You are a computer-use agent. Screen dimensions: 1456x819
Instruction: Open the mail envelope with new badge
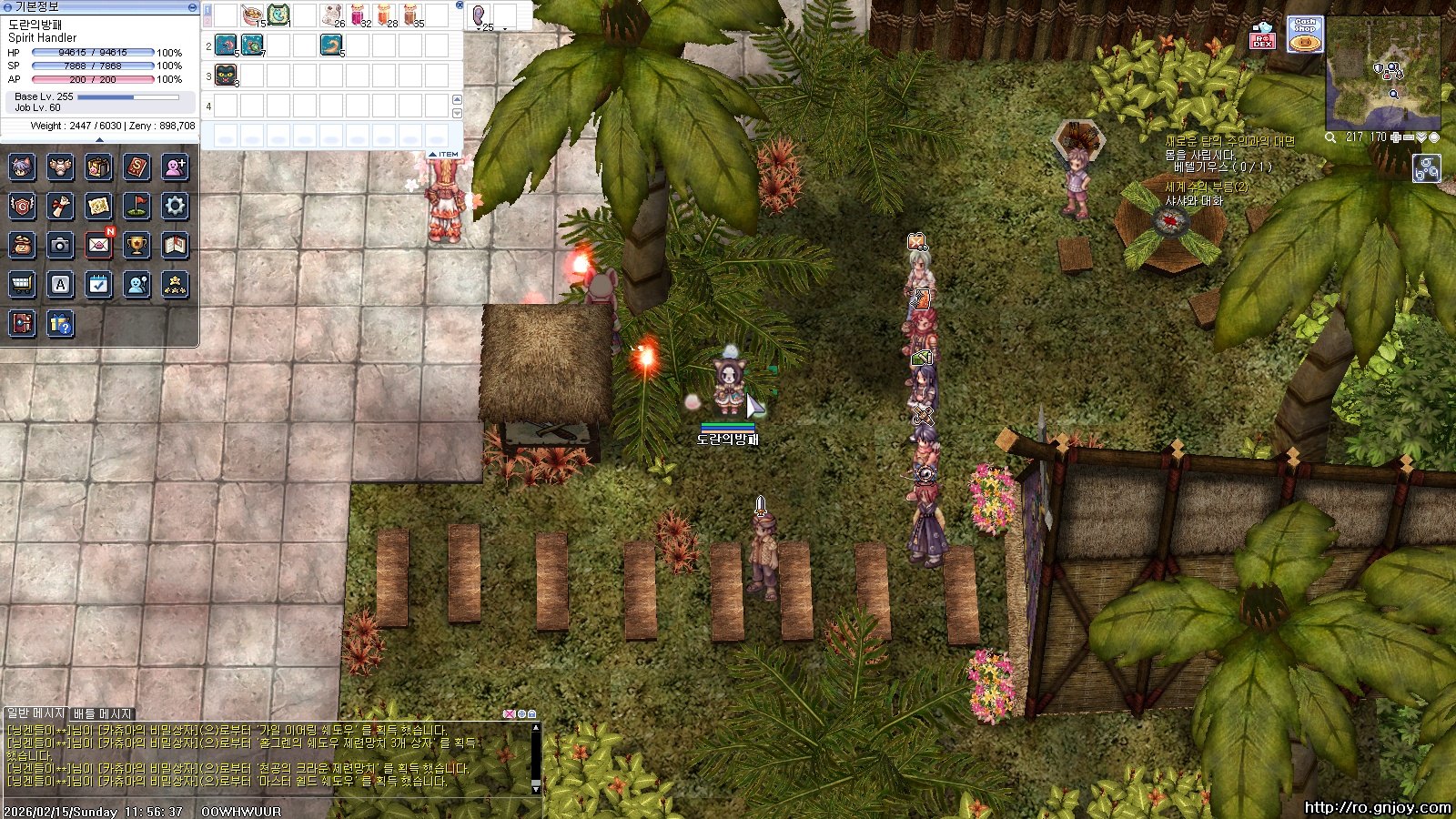point(98,245)
